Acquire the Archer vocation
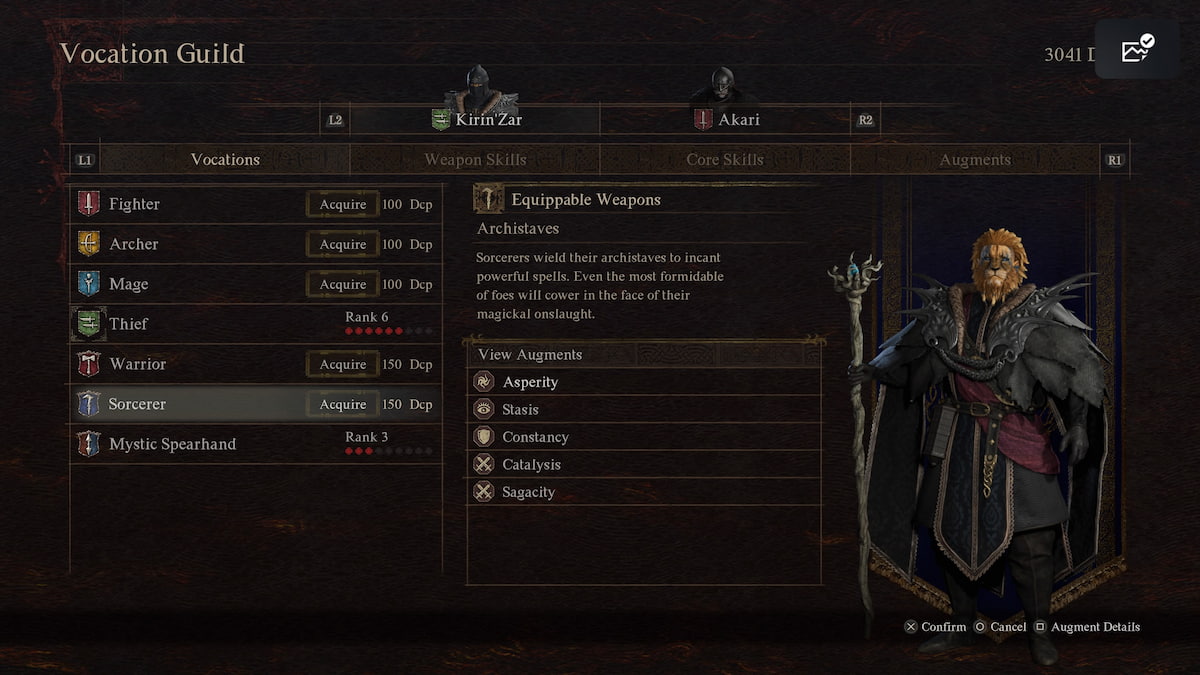1200x675 pixels. 343,244
